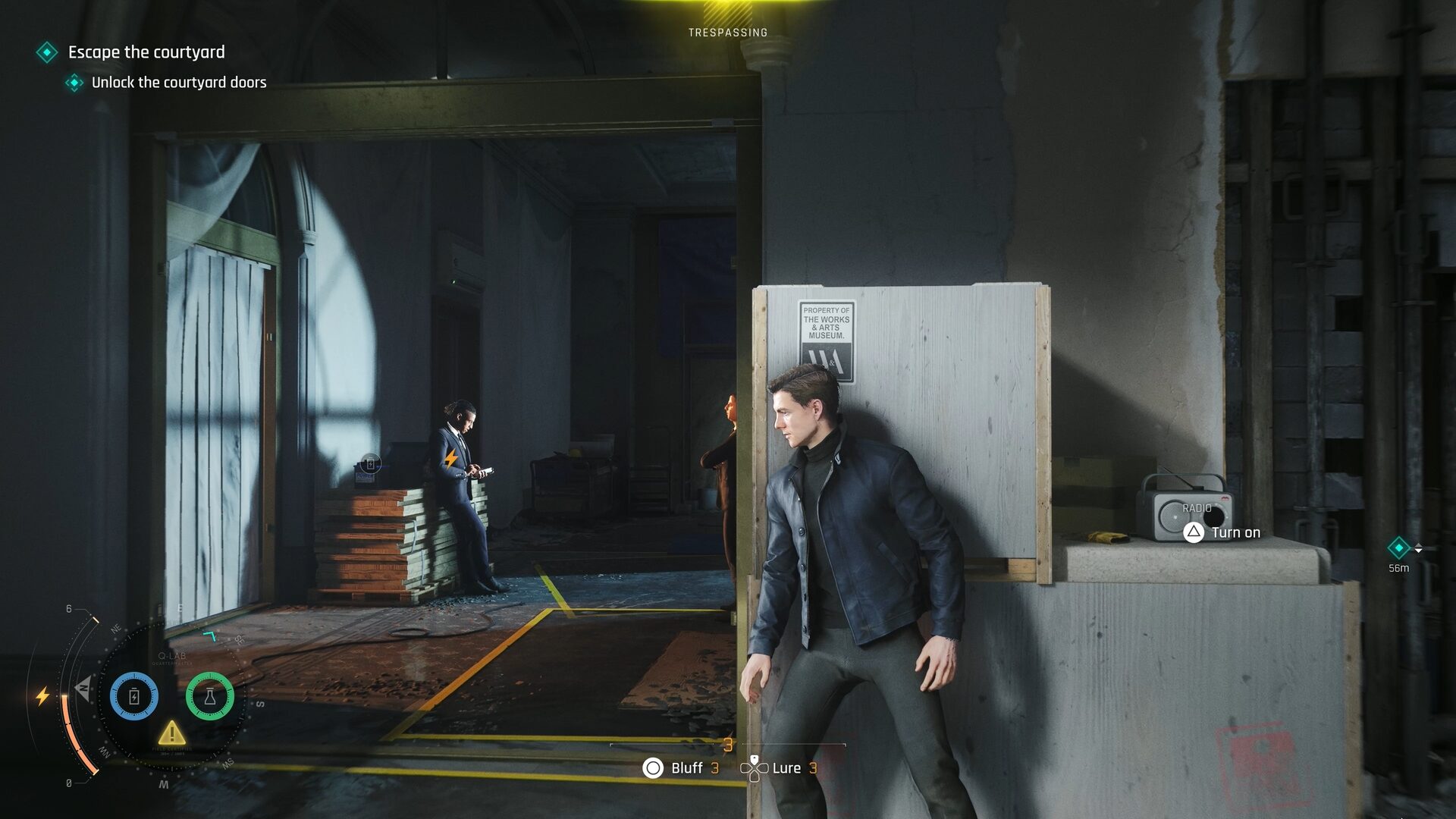Image resolution: width=1456 pixels, height=819 pixels.
Task: Click the lightning indicator above the guard
Action: [450, 457]
